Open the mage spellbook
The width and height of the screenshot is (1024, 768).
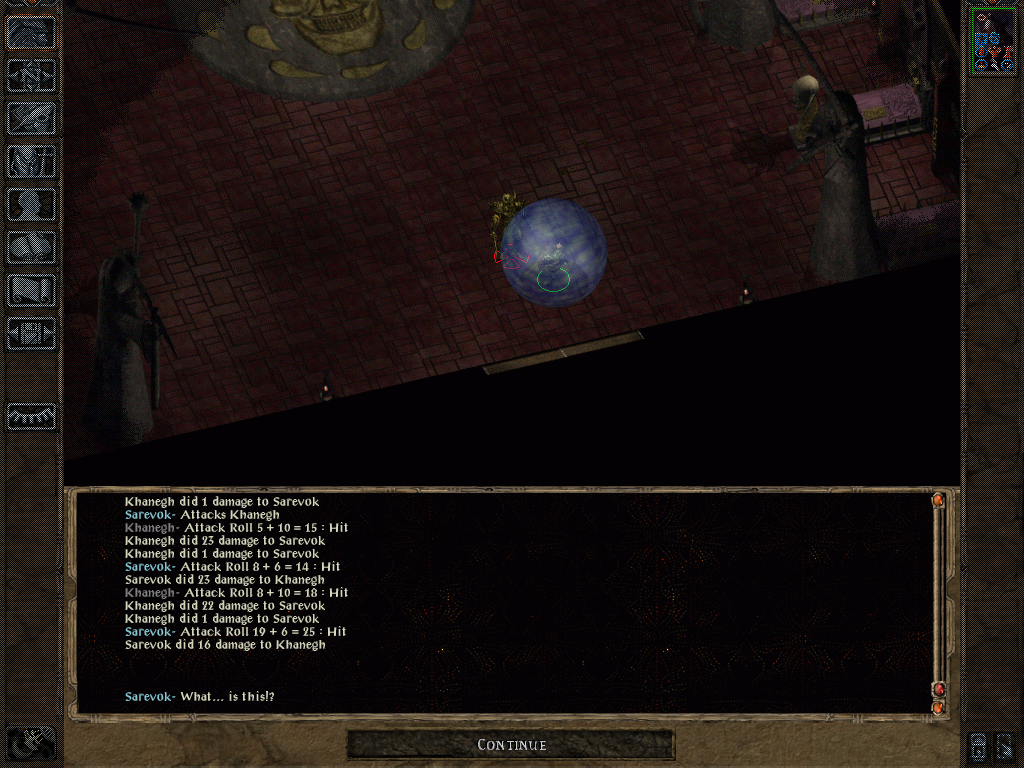31,247
